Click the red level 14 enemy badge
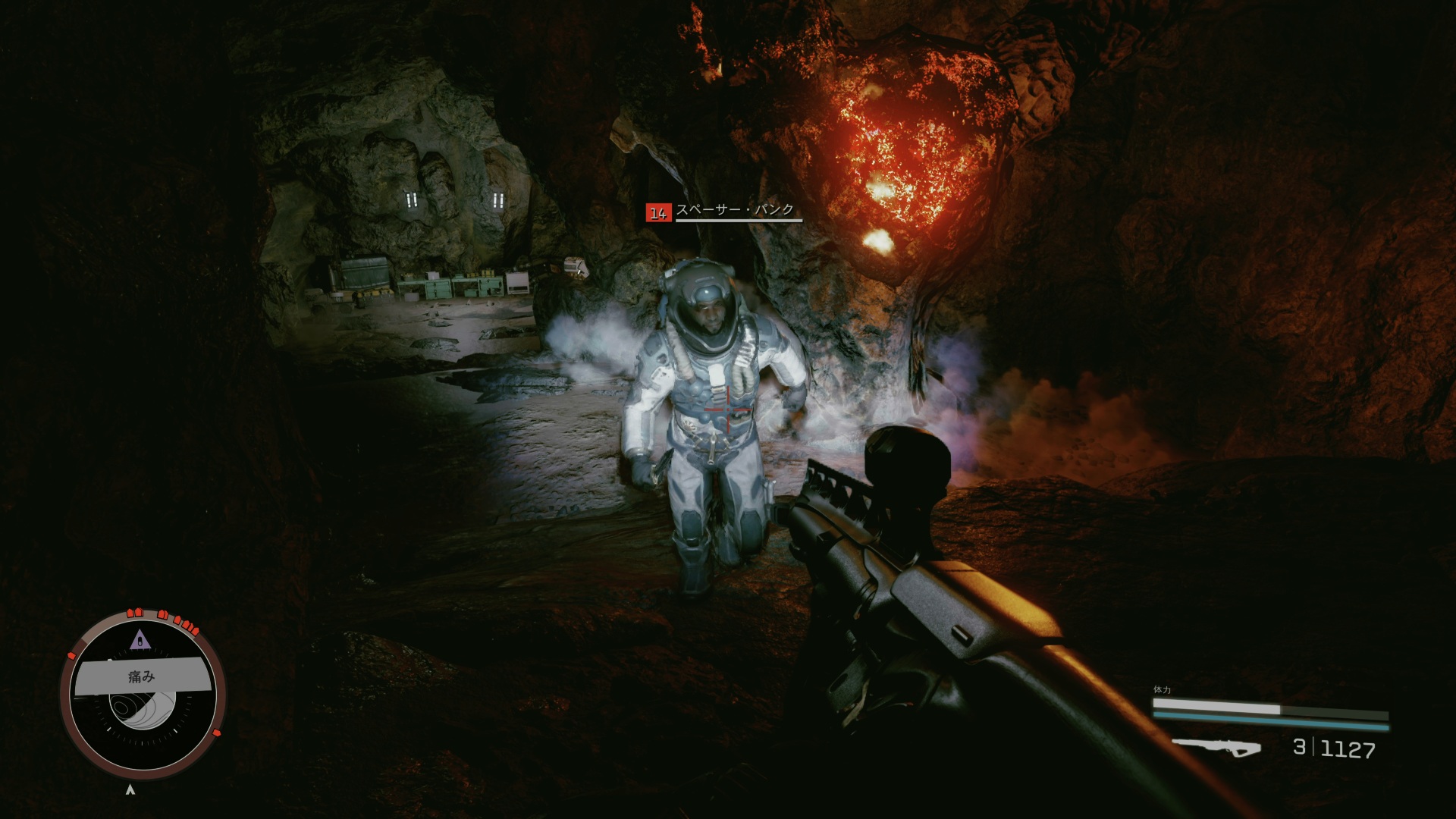Image resolution: width=1456 pixels, height=819 pixels. pyautogui.click(x=657, y=213)
